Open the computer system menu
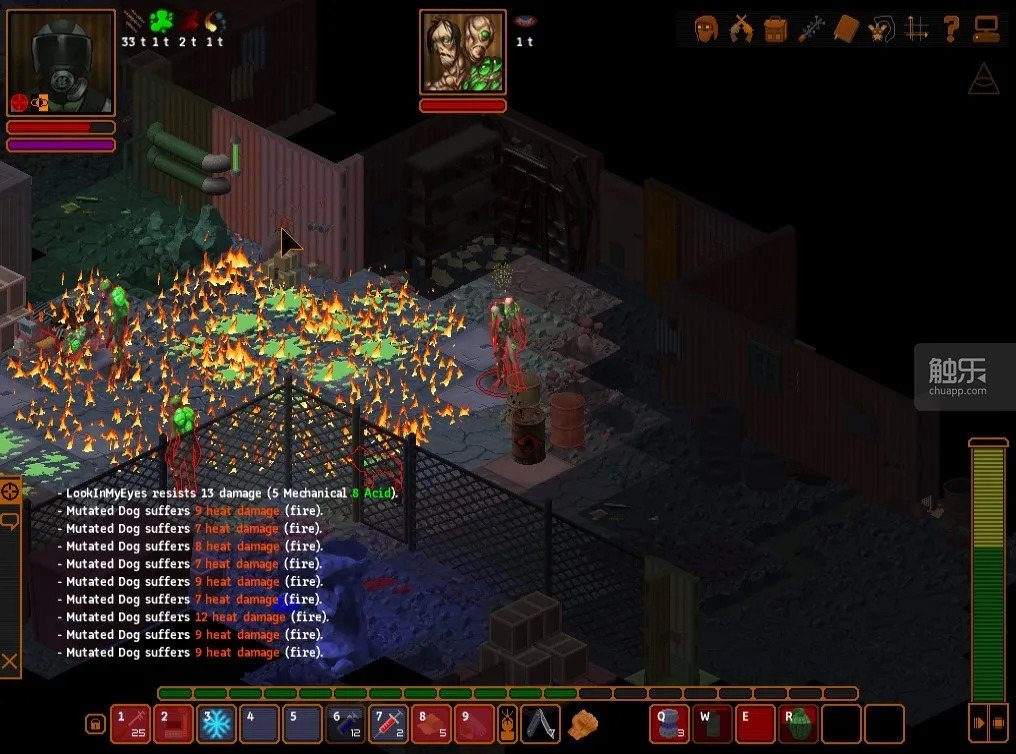 tap(986, 28)
